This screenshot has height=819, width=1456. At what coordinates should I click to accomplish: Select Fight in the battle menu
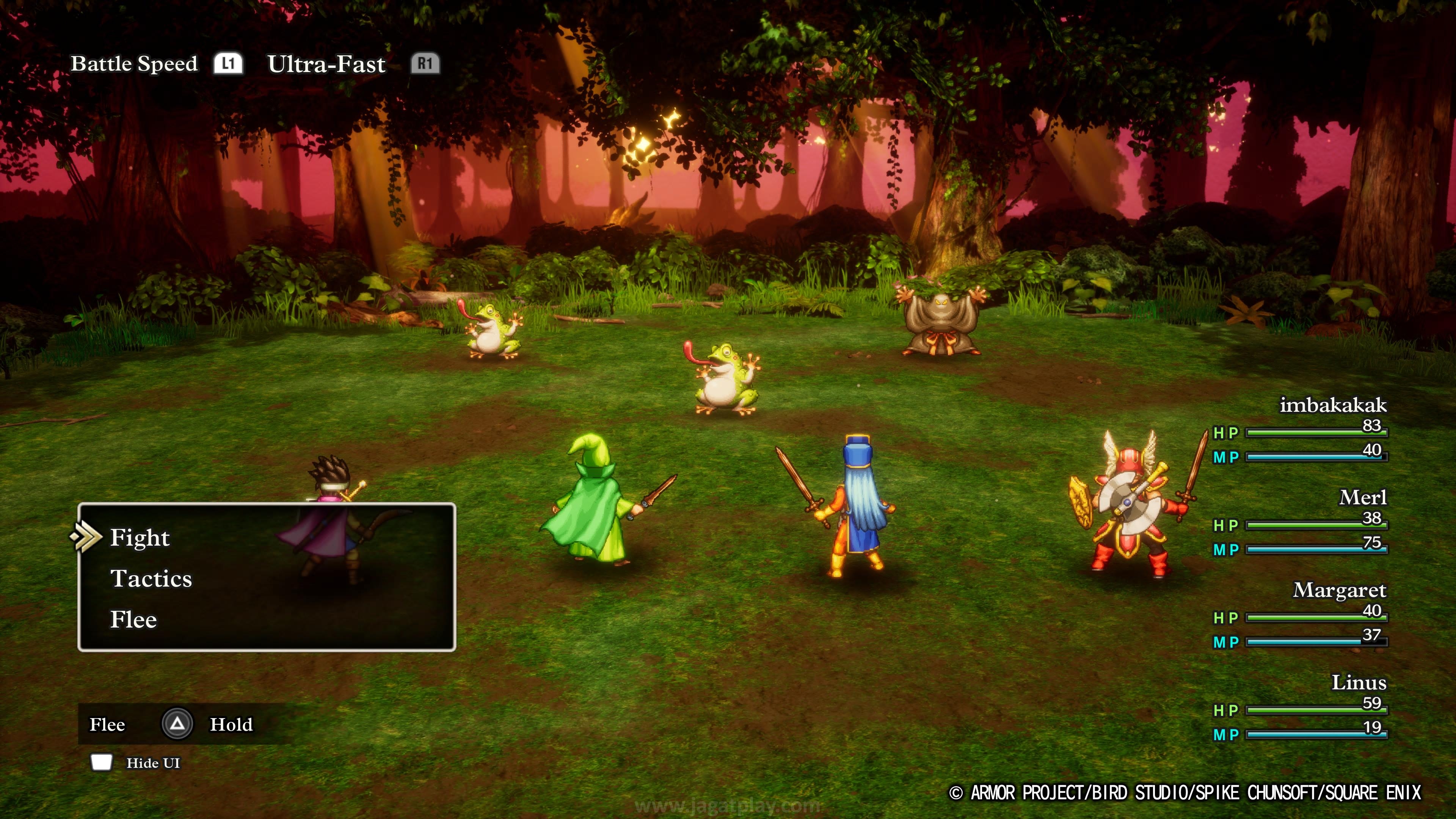[x=140, y=538]
